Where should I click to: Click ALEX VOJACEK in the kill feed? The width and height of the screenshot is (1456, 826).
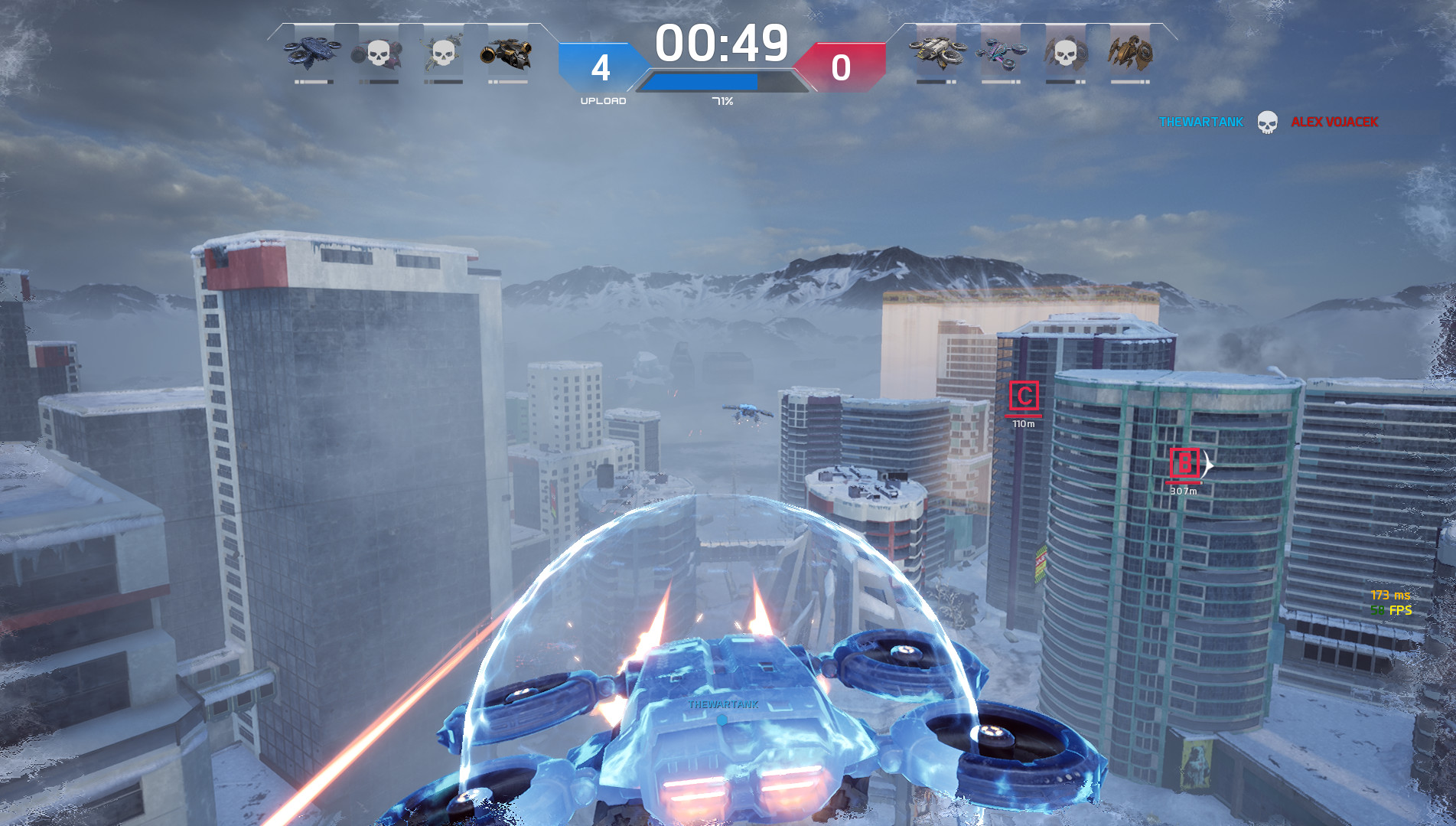[1334, 122]
